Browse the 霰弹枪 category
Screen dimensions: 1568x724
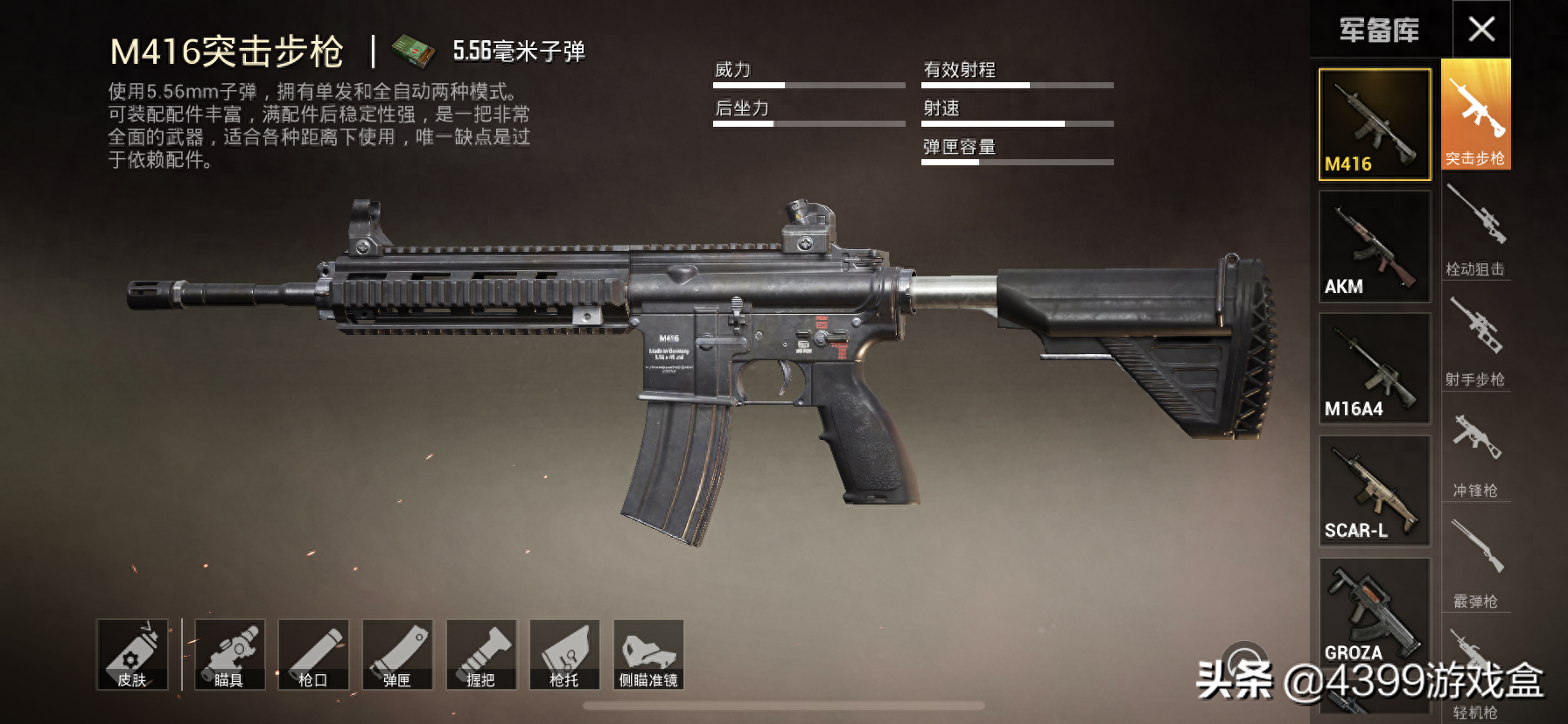click(1475, 561)
